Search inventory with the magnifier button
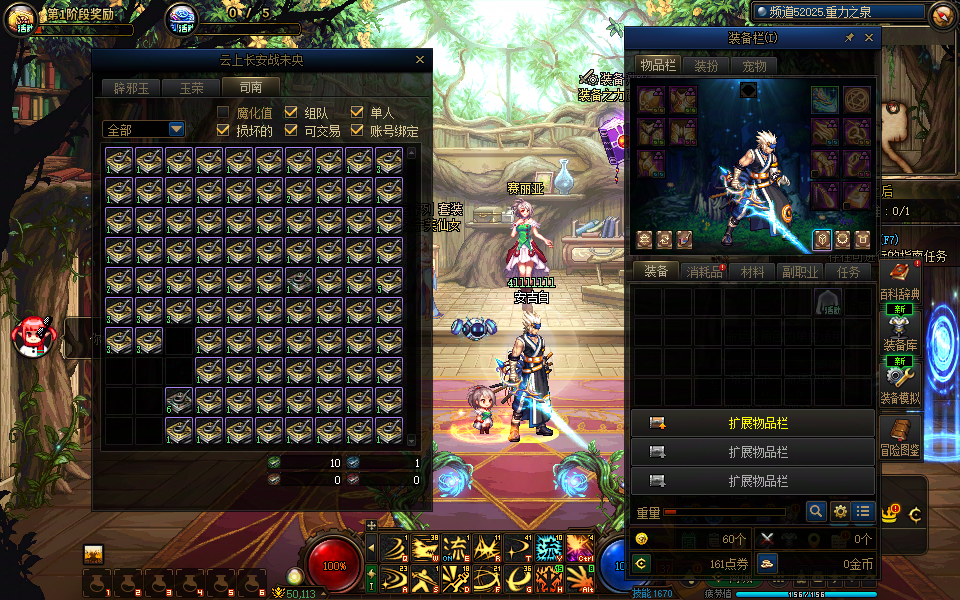 point(816,511)
